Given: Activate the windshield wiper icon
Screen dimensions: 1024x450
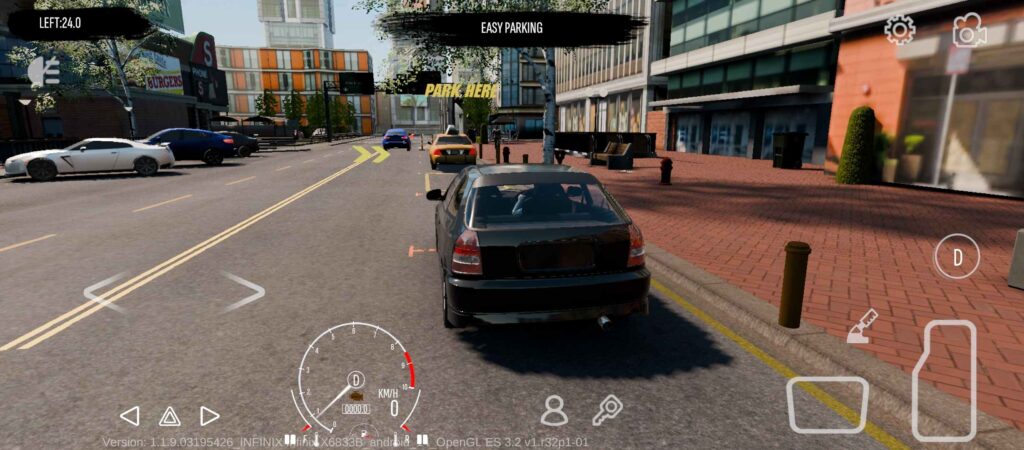Looking at the screenshot, I should point(862,327).
